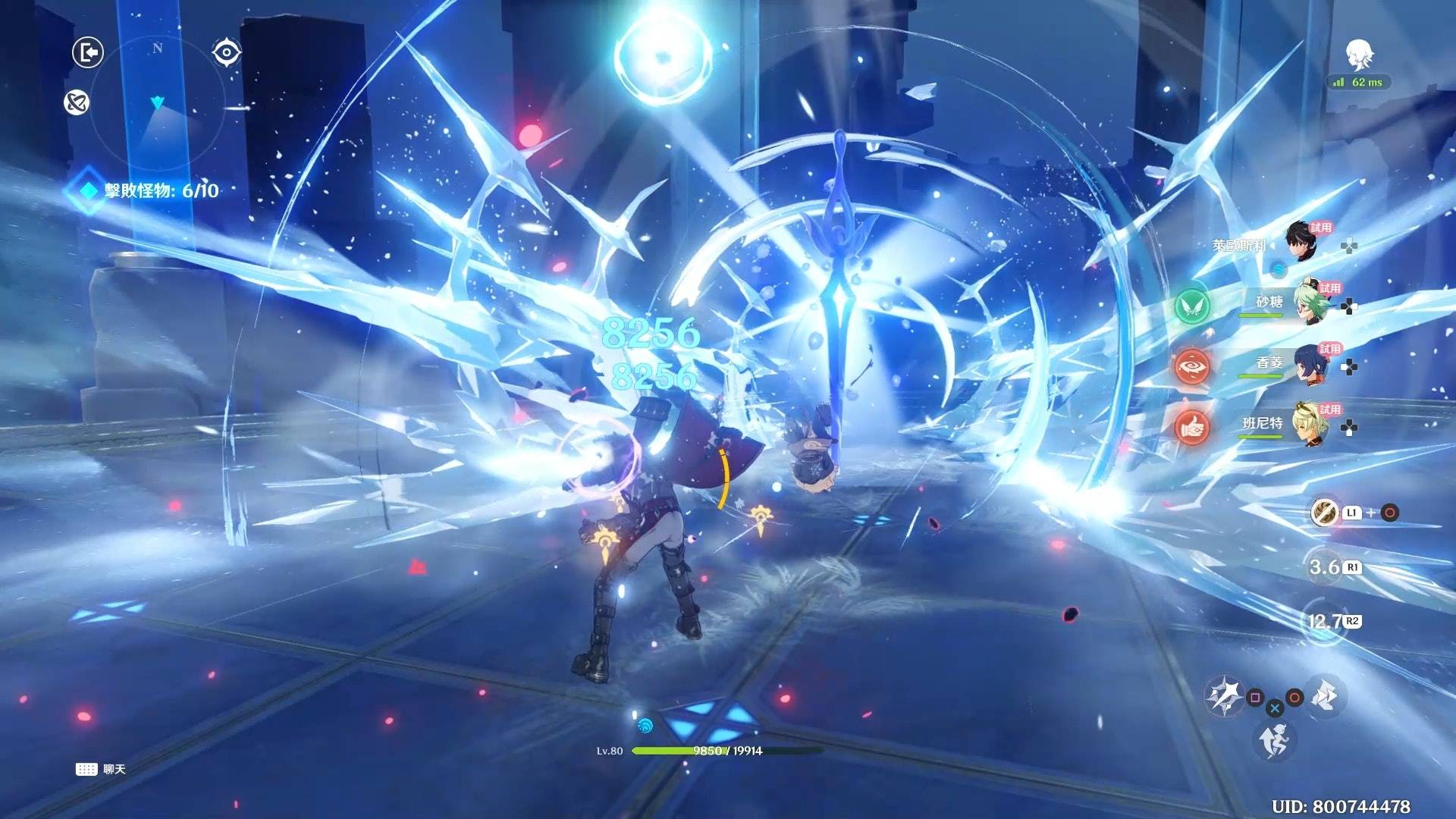Trigger Xiangling's red pyro burst icon
Screen dimensions: 1456x819
1192,366
